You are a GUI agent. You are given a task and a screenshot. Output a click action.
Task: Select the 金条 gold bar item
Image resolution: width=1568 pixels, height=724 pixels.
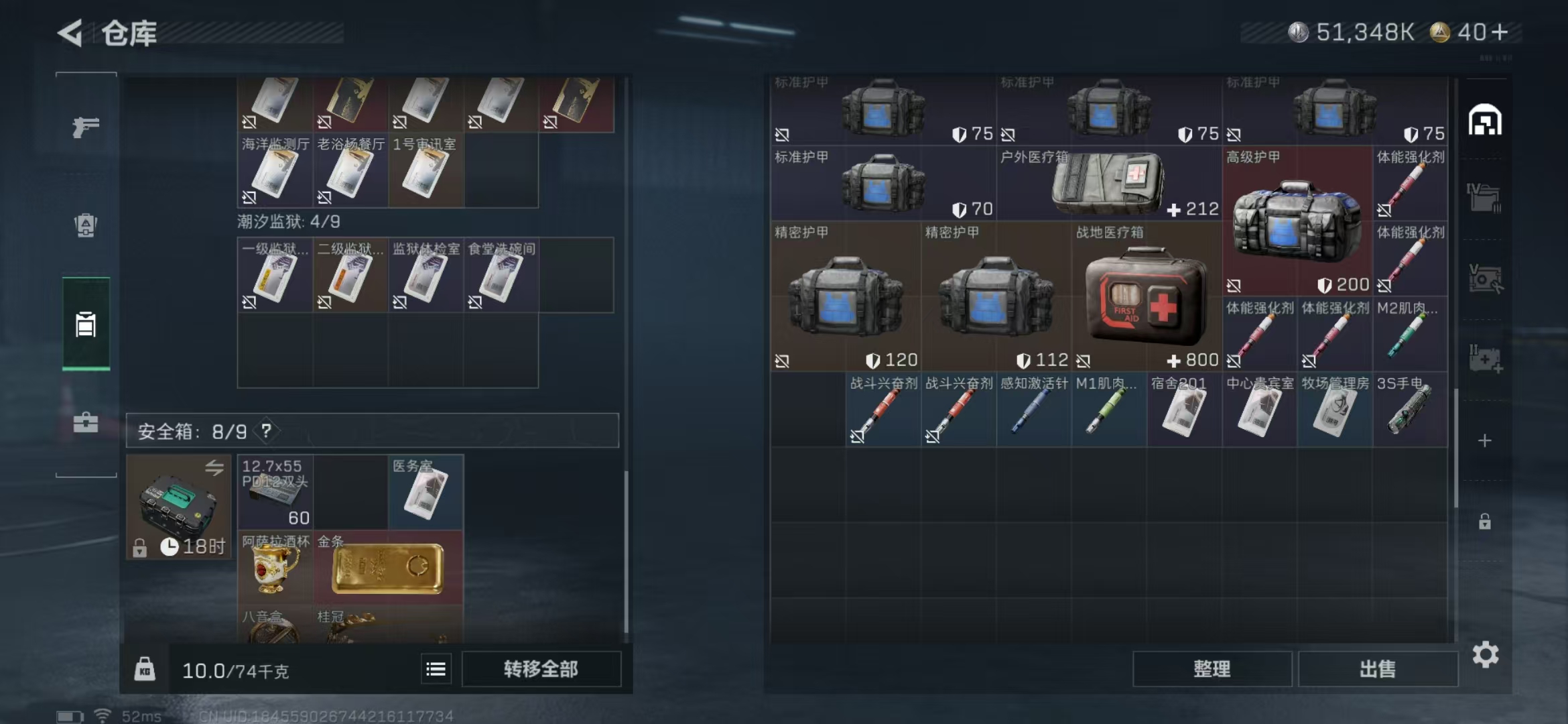(x=388, y=568)
